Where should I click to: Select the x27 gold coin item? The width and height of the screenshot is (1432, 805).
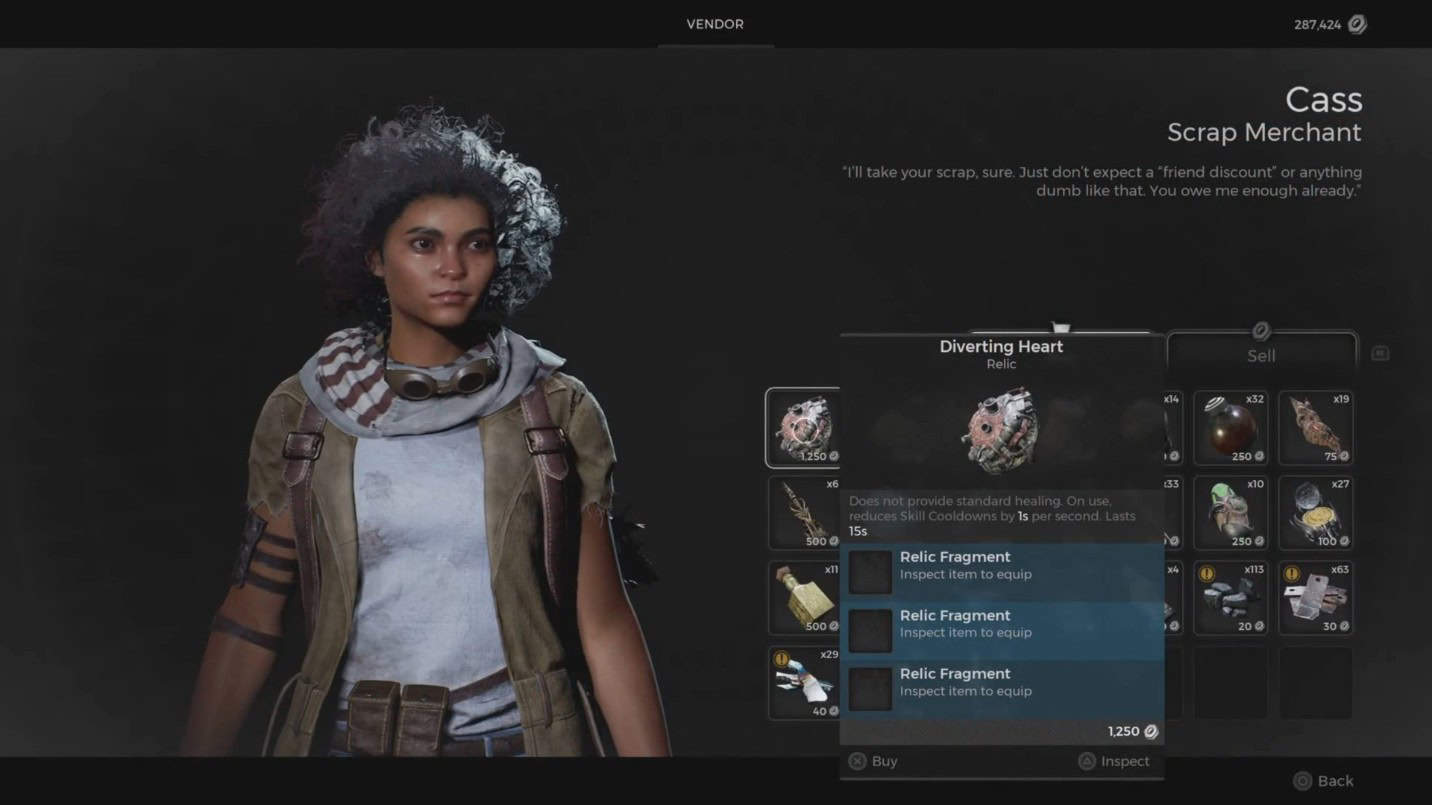click(x=1315, y=513)
